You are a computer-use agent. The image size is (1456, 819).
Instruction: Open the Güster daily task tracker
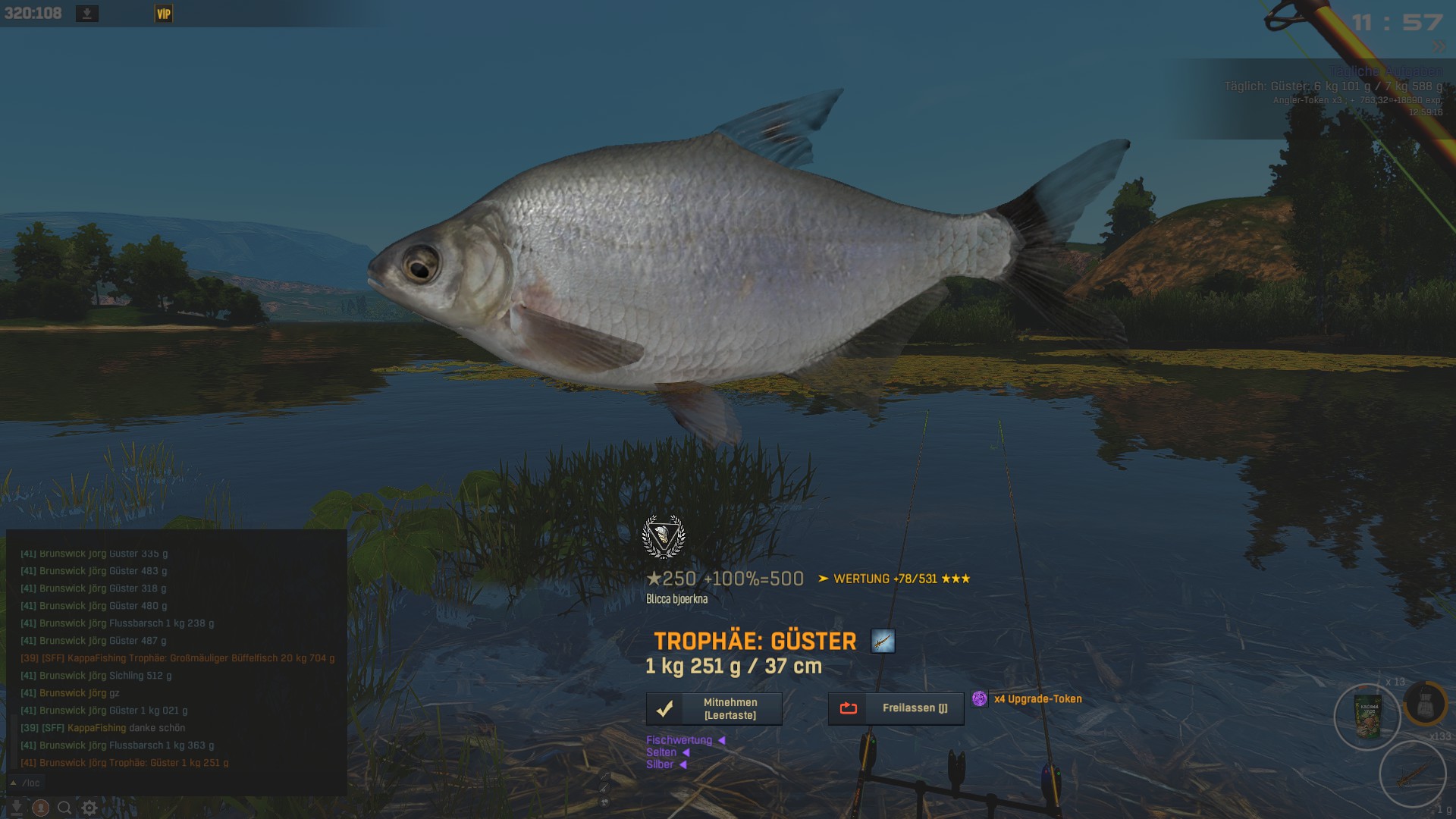1333,86
